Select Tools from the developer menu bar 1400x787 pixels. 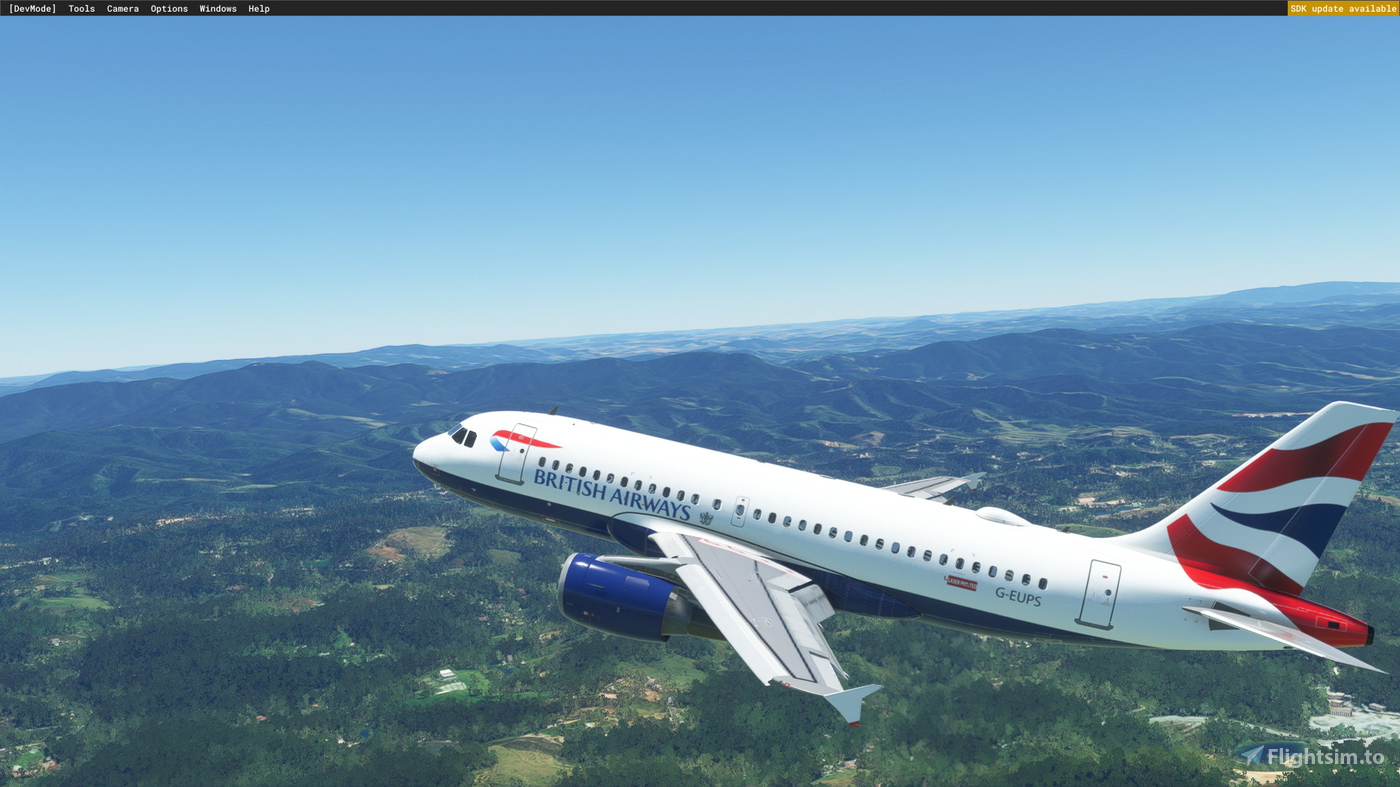[x=81, y=8]
